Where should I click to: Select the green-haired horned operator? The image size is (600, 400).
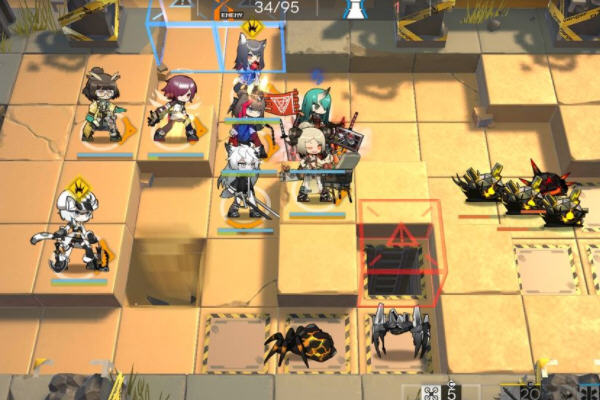322,112
